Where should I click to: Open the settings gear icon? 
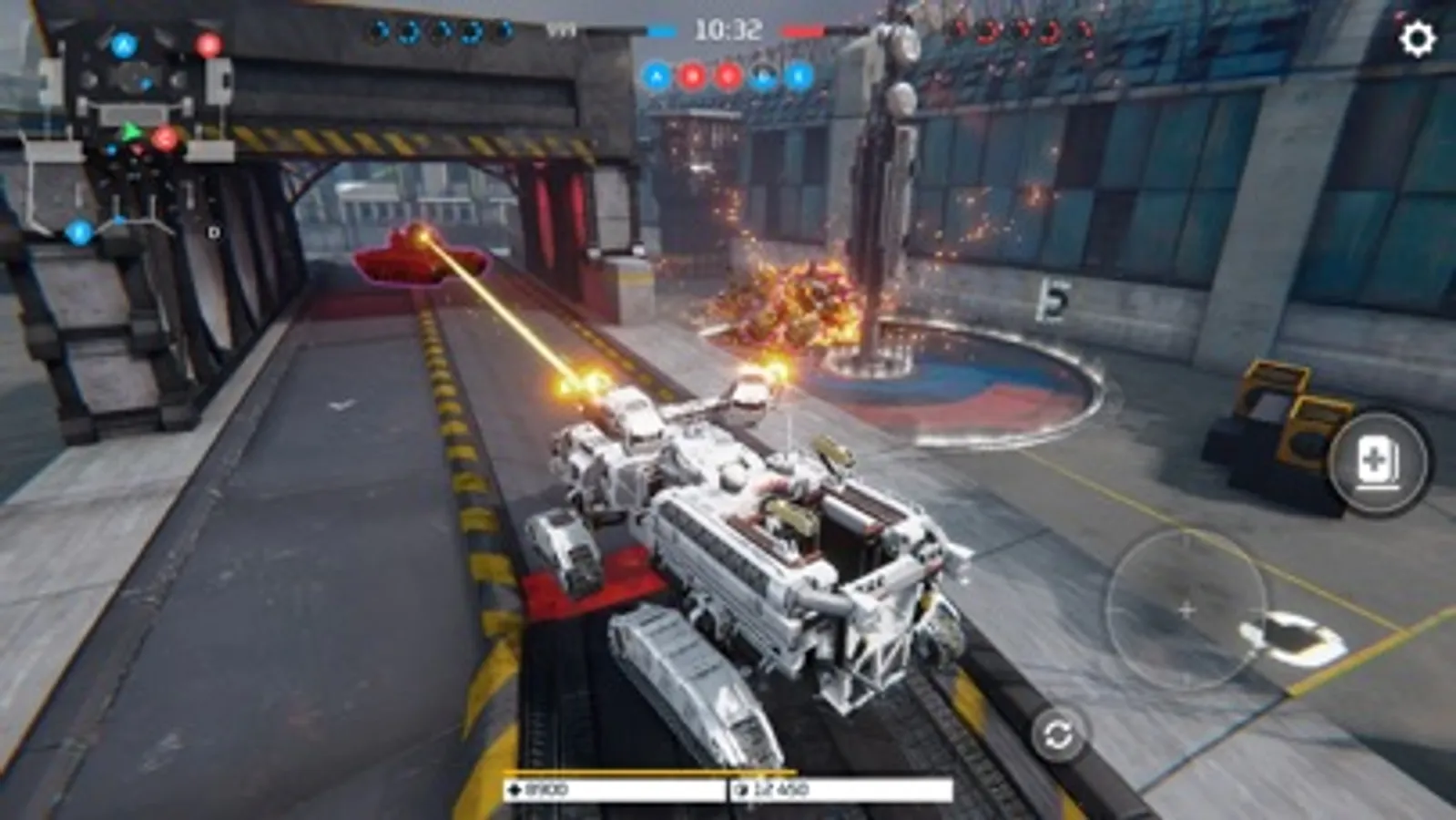click(x=1419, y=37)
